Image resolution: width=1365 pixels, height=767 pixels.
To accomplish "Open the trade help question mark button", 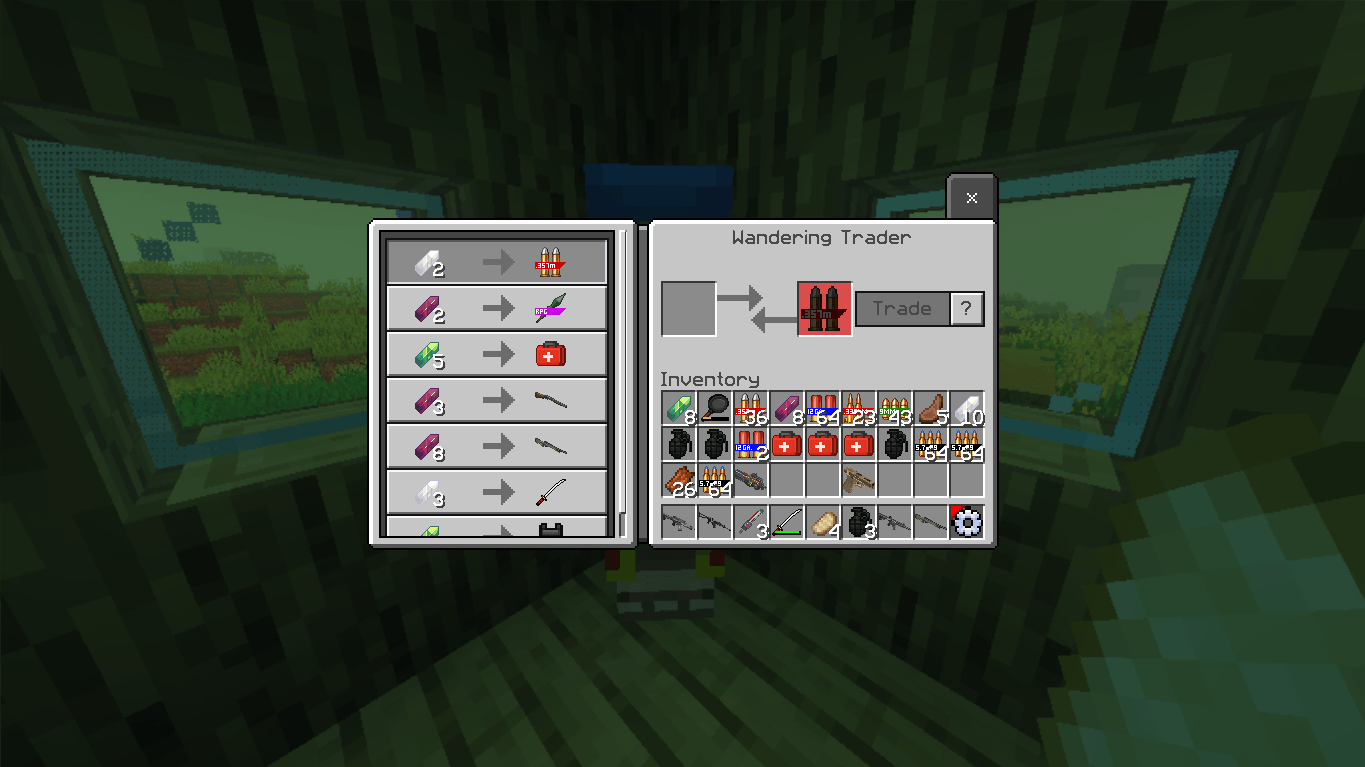I will [966, 308].
